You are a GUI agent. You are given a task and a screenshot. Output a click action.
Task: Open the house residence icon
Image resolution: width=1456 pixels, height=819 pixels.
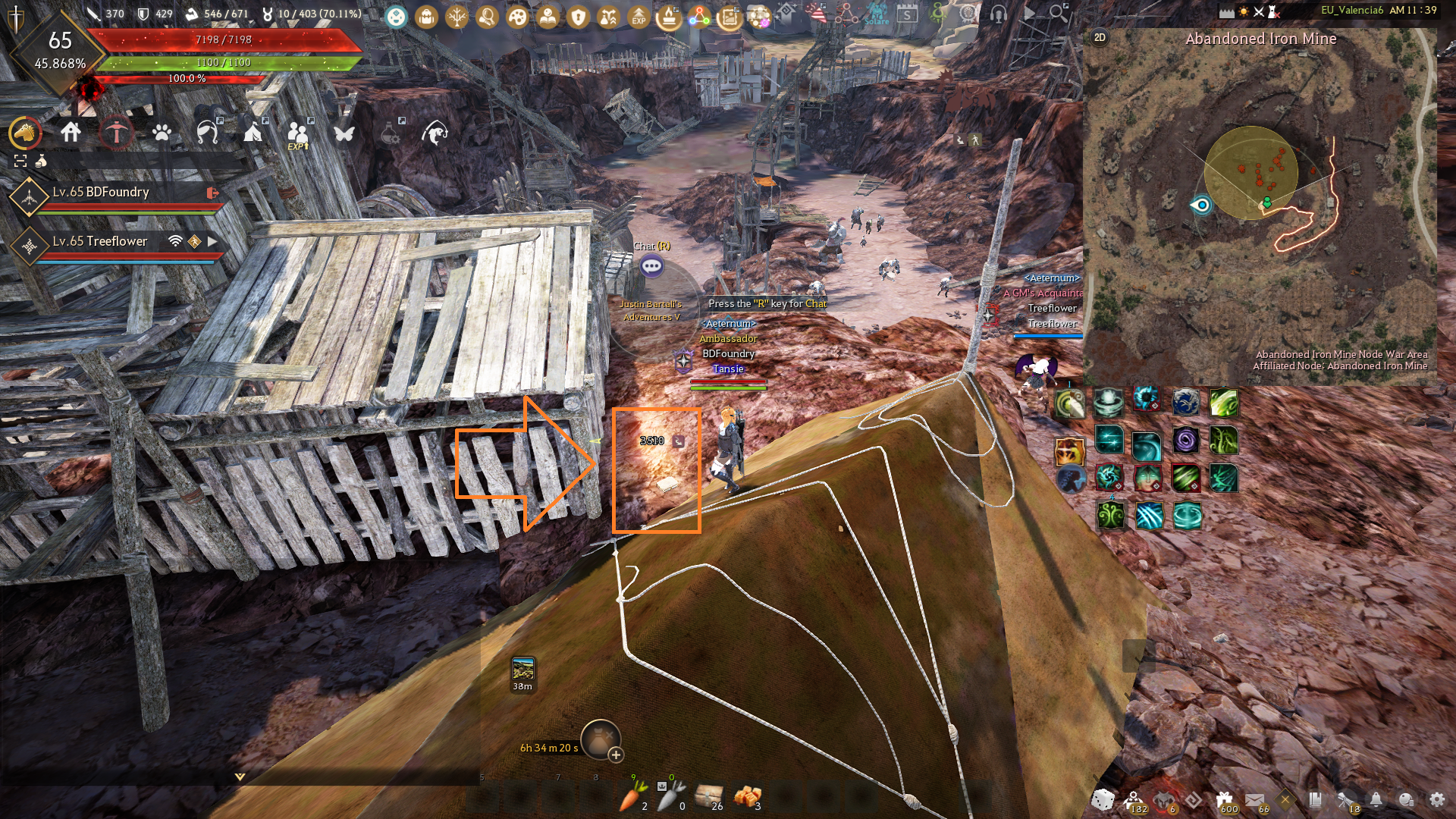pyautogui.click(x=71, y=133)
